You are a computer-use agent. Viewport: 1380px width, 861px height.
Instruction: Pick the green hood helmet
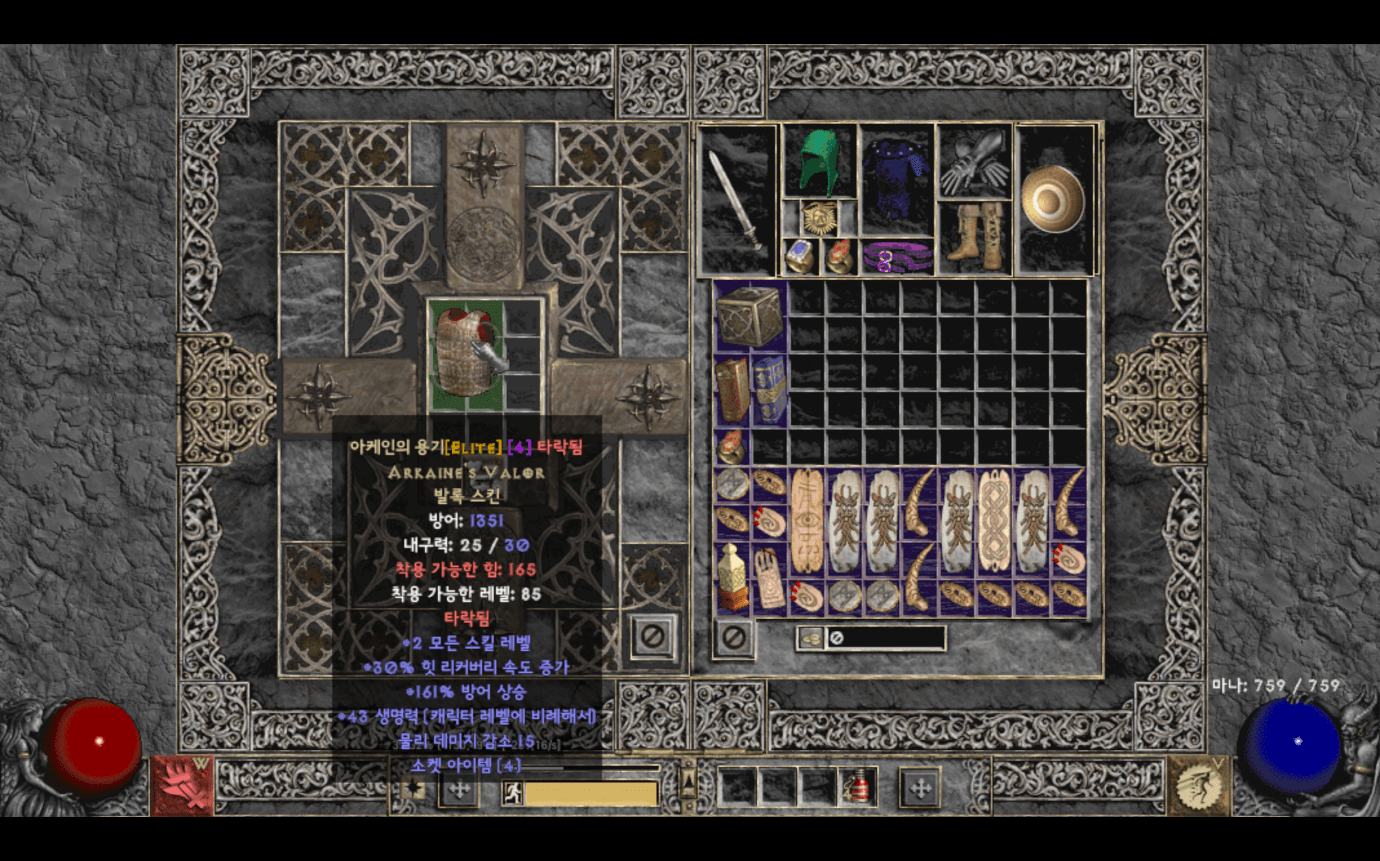819,160
